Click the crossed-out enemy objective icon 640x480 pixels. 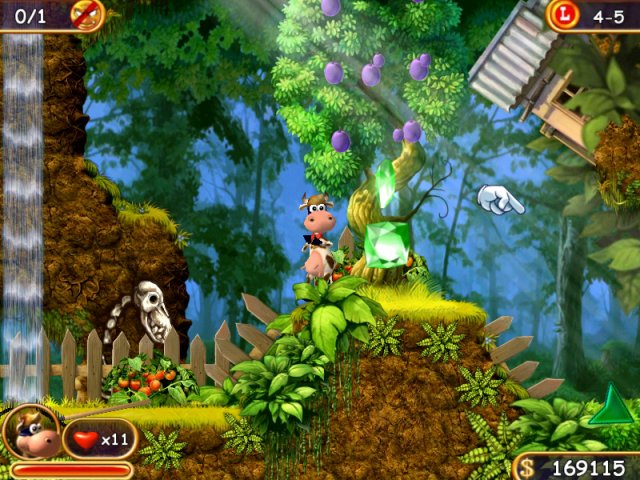[86, 14]
